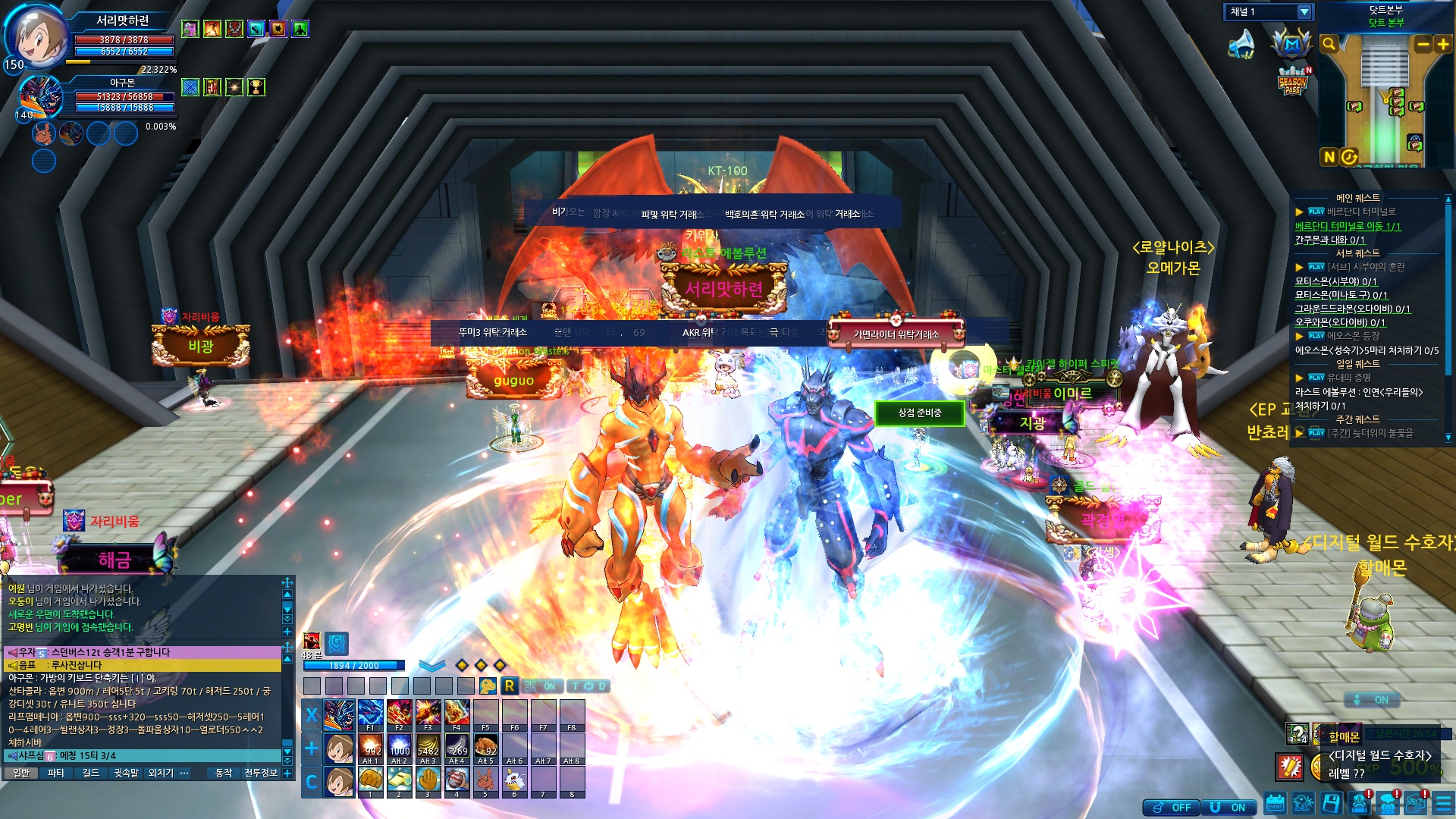Click the megaphone announcement icon
This screenshot has height=819, width=1456.
point(1241,44)
